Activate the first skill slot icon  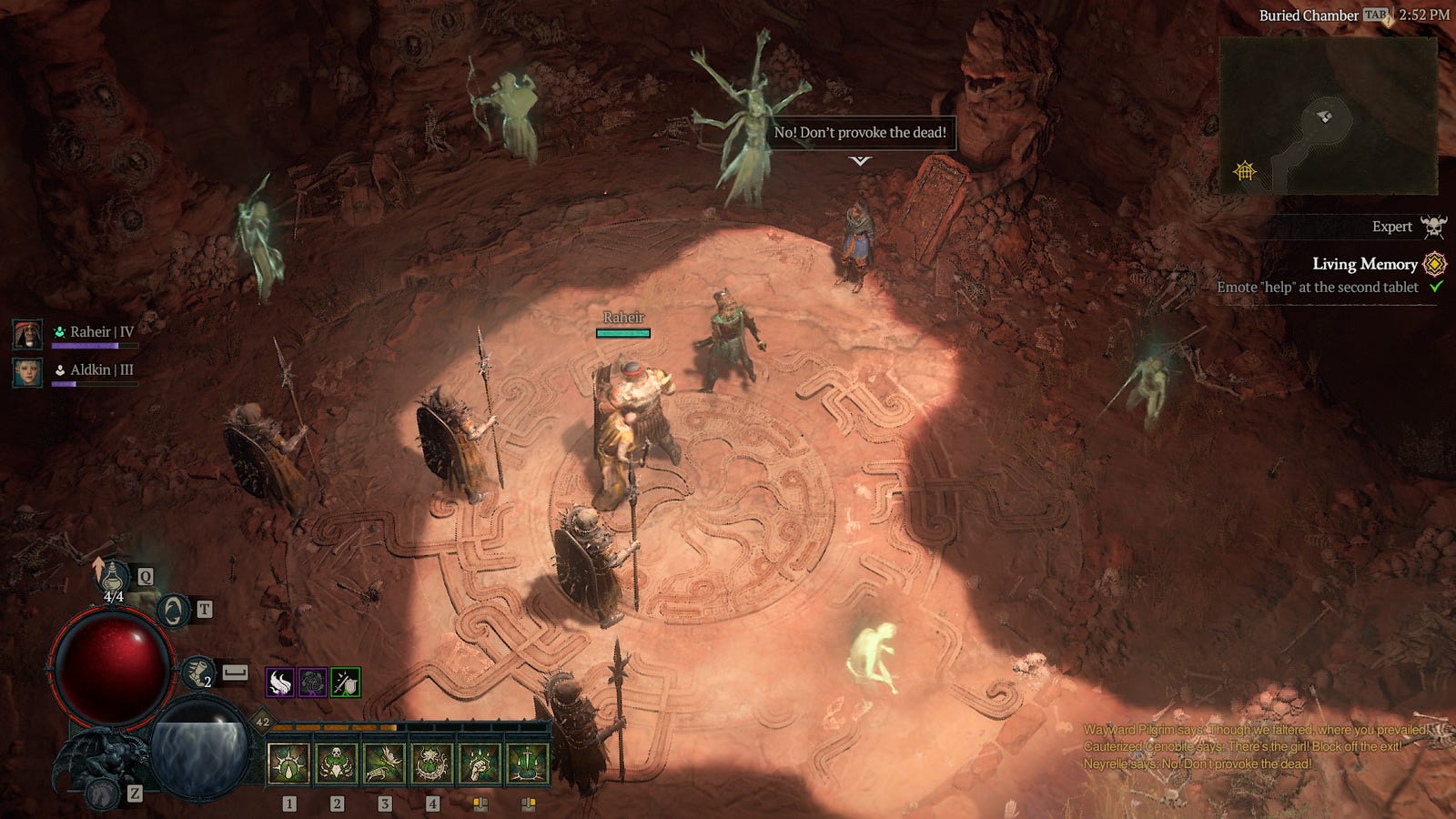coord(288,763)
